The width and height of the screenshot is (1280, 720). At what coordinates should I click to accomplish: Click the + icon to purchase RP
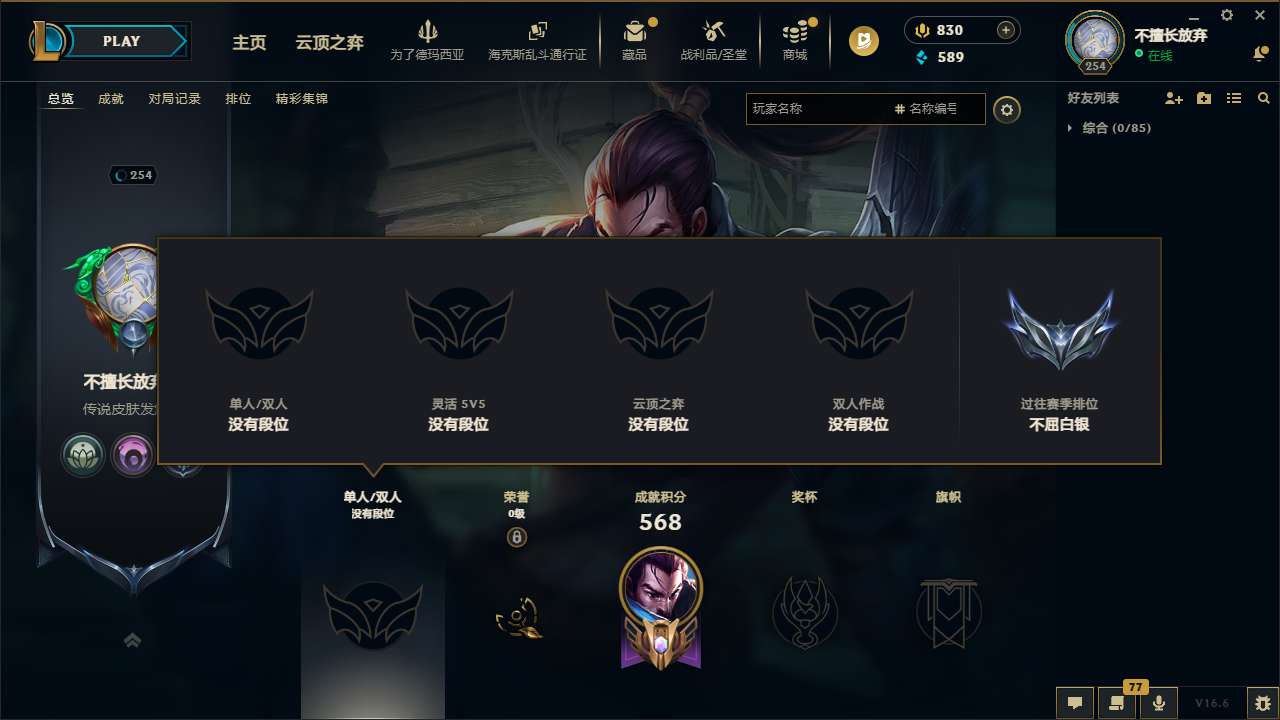coord(1006,29)
